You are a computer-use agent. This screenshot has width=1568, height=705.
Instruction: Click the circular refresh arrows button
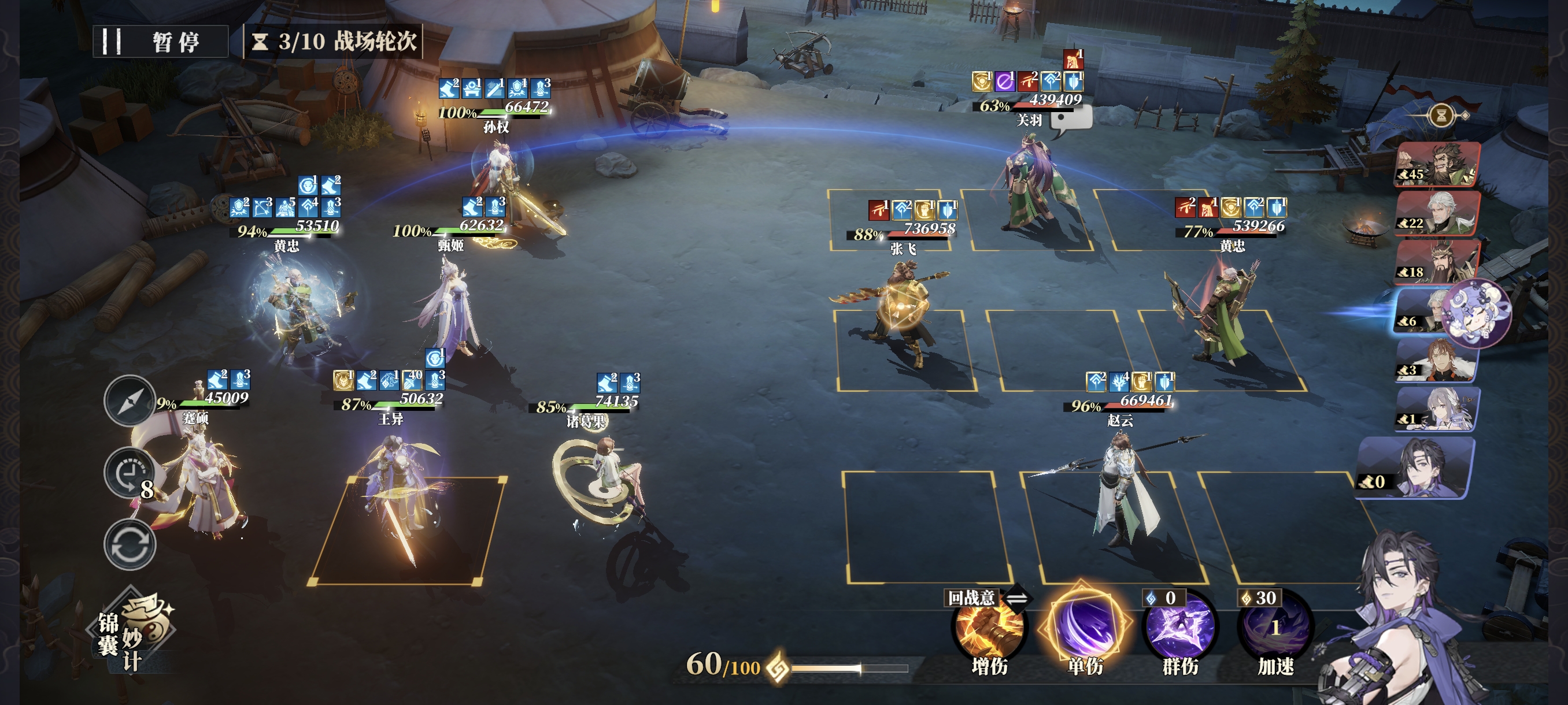pyautogui.click(x=129, y=544)
